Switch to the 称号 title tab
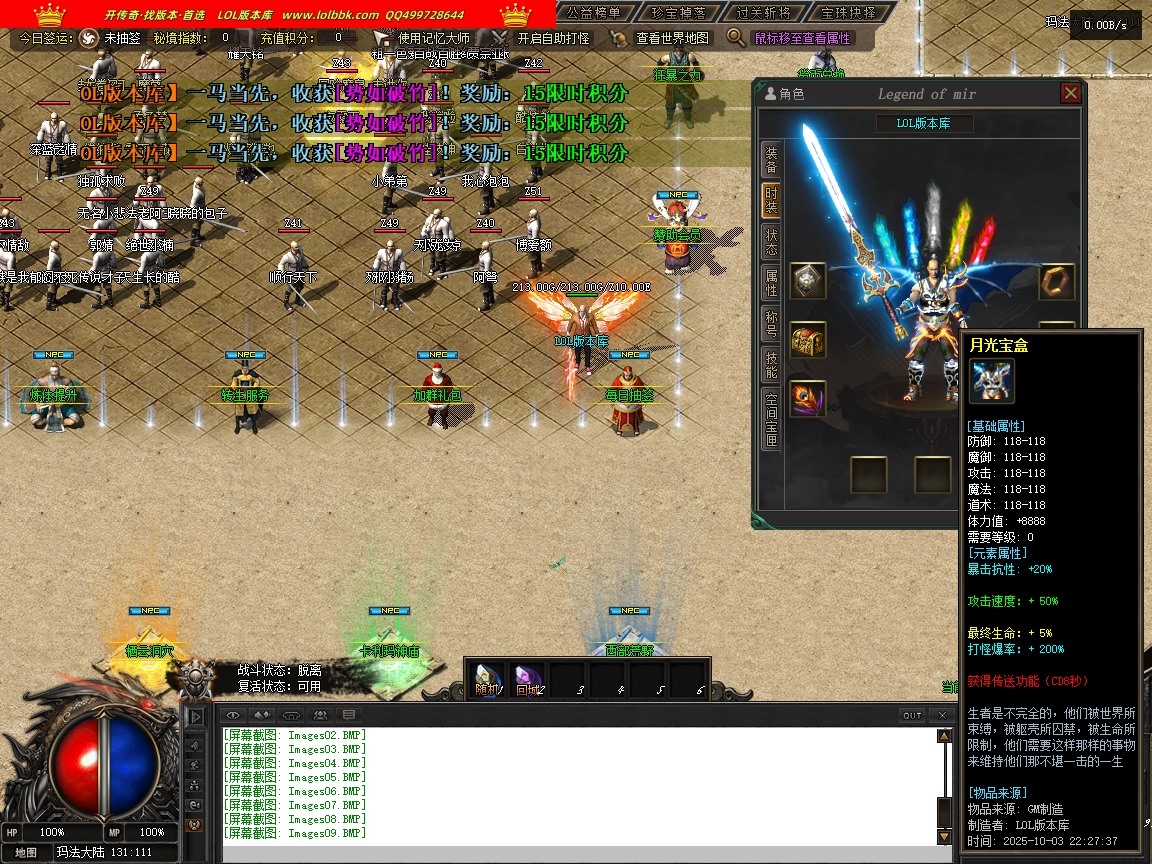1152x864 pixels. (x=771, y=324)
